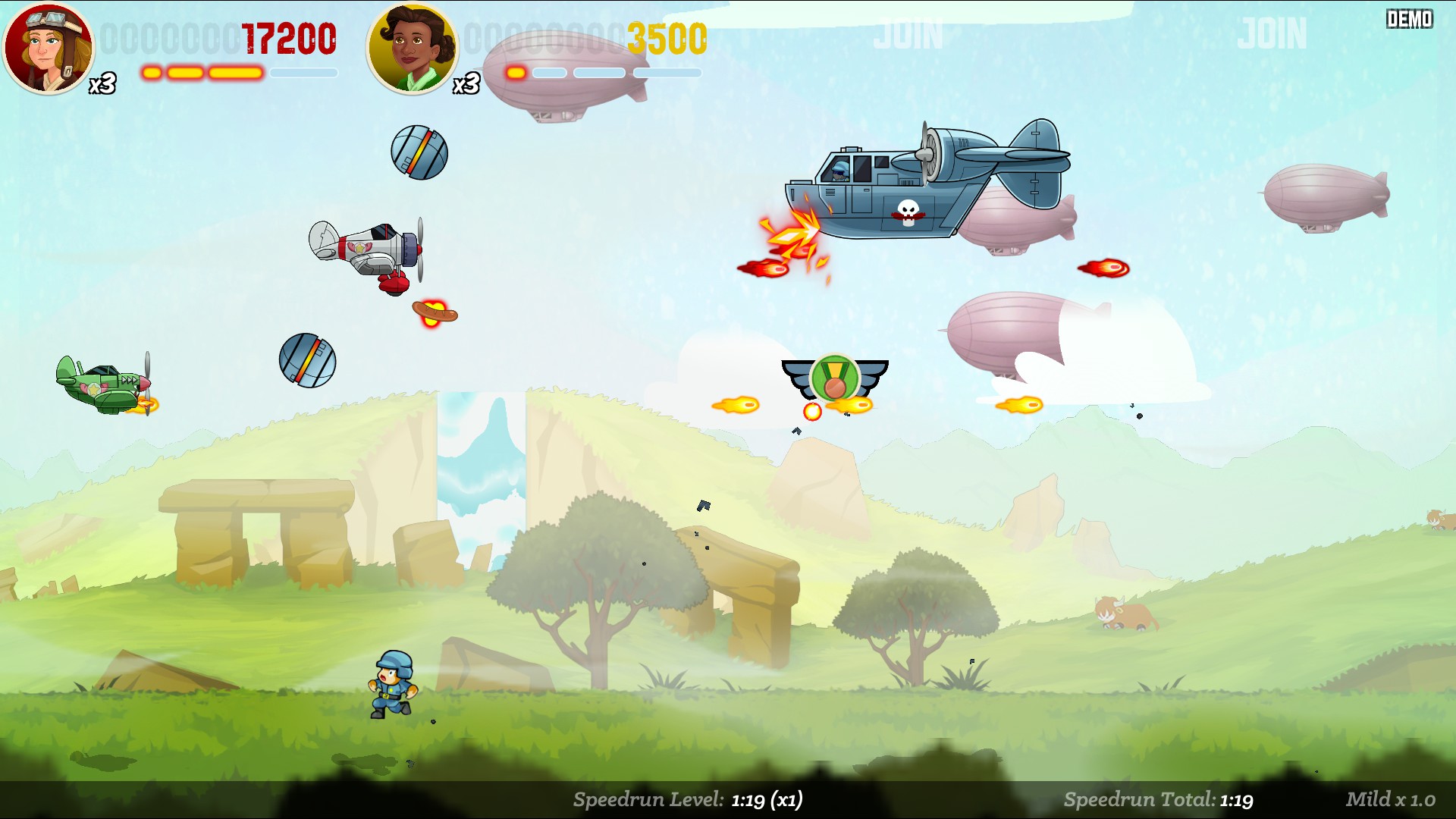Click the floating naval mine near the top
Screen dimensions: 1456x819
(x=420, y=151)
